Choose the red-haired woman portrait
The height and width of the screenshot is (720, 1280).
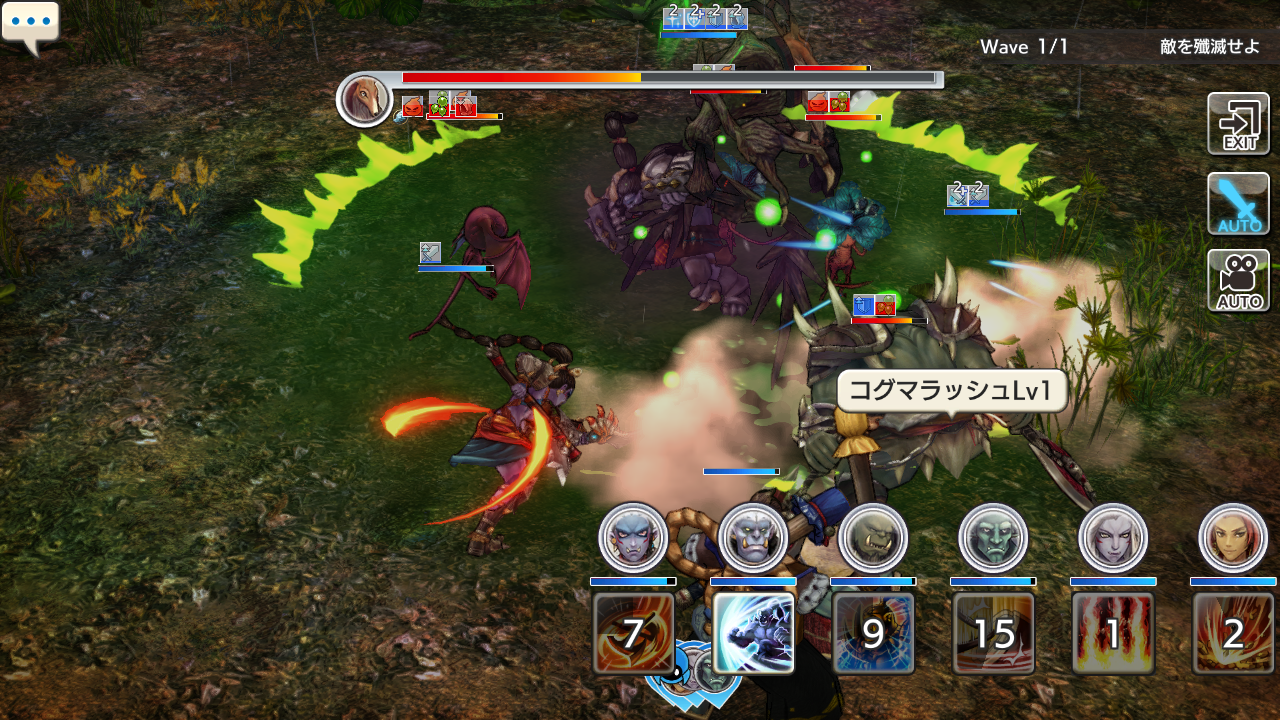click(1233, 538)
